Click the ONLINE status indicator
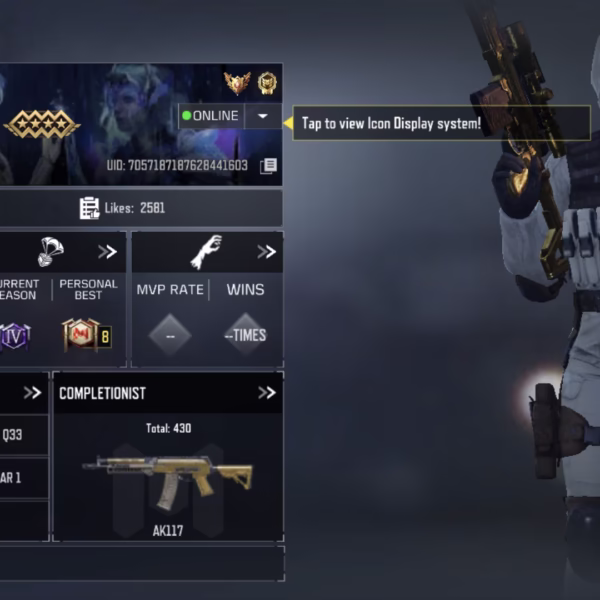The image size is (600, 600). 210,116
